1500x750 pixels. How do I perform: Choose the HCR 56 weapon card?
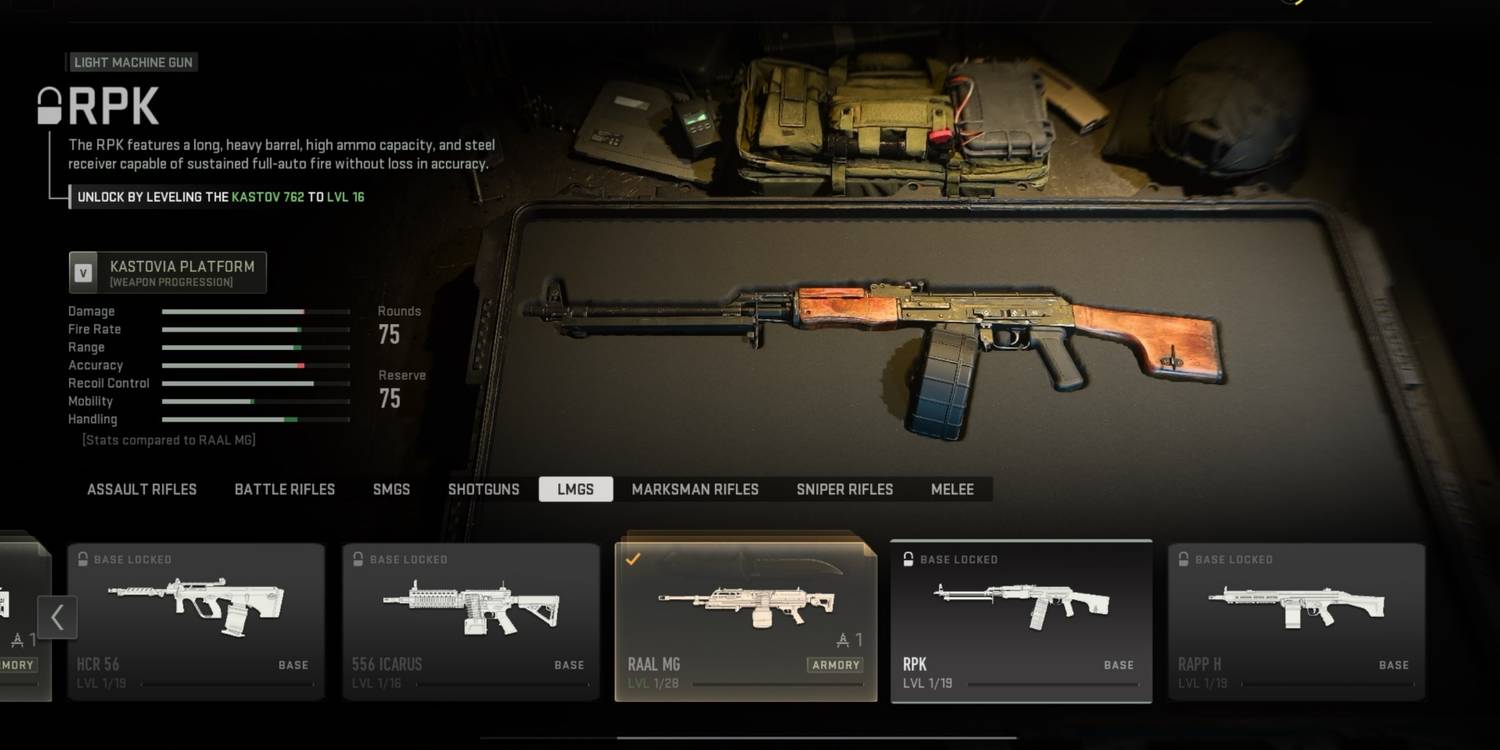pos(196,621)
